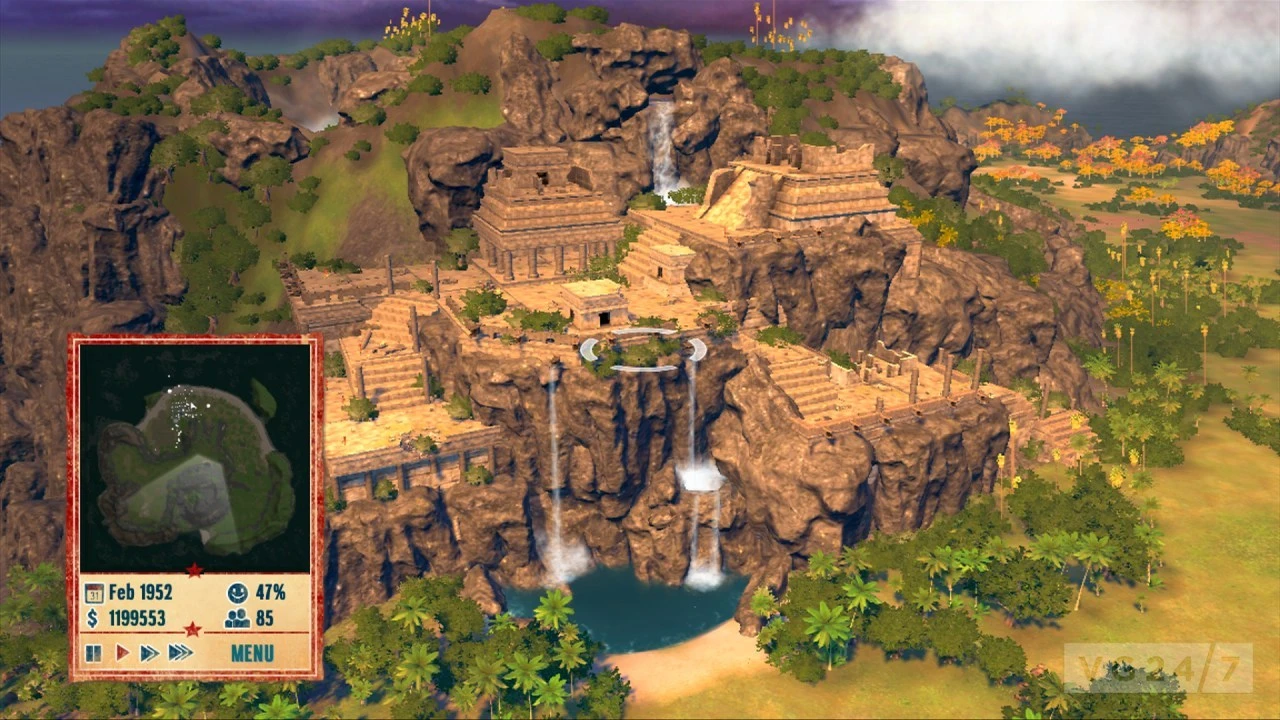This screenshot has height=720, width=1280.
Task: Open the game MENU
Action: 252,652
